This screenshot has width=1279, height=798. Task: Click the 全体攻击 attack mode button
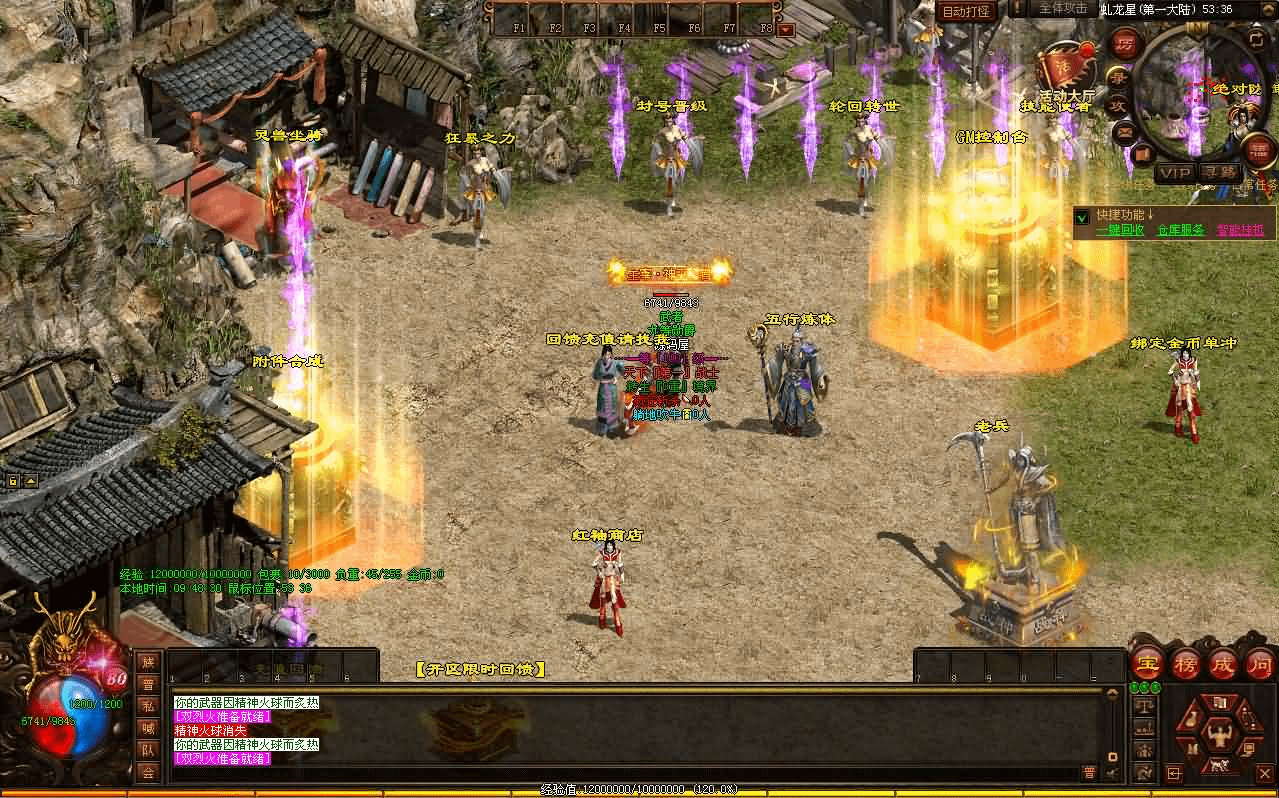[x=1062, y=9]
